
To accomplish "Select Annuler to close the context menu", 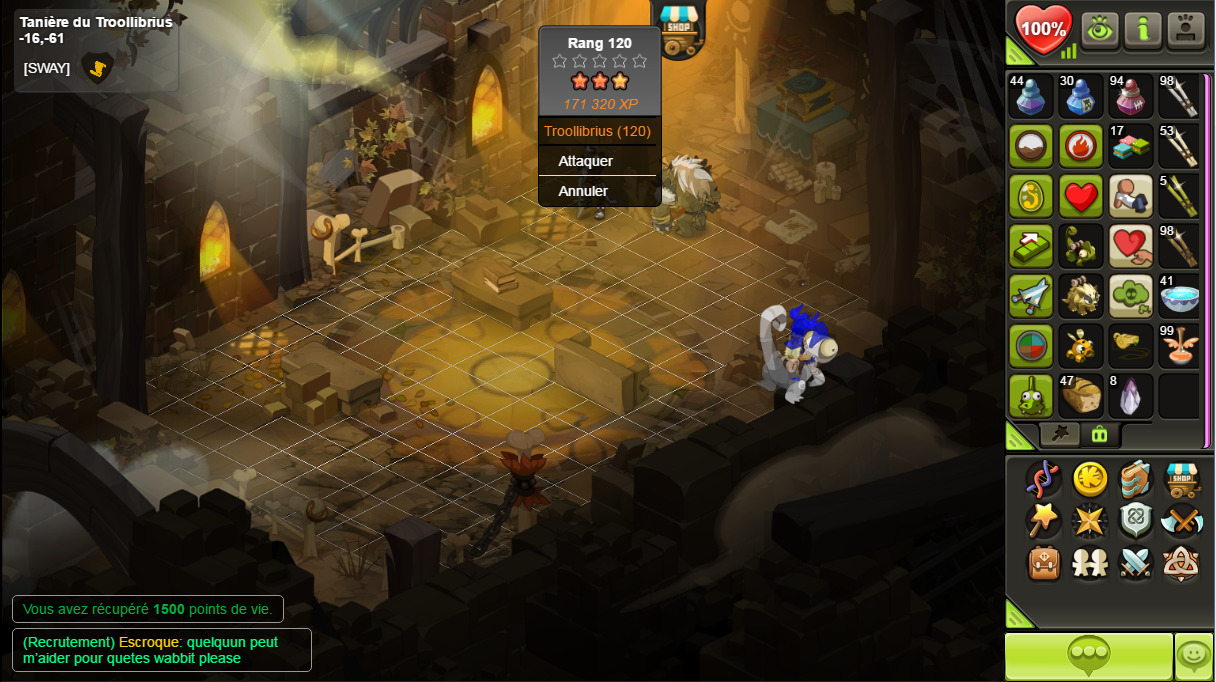I will point(583,191).
